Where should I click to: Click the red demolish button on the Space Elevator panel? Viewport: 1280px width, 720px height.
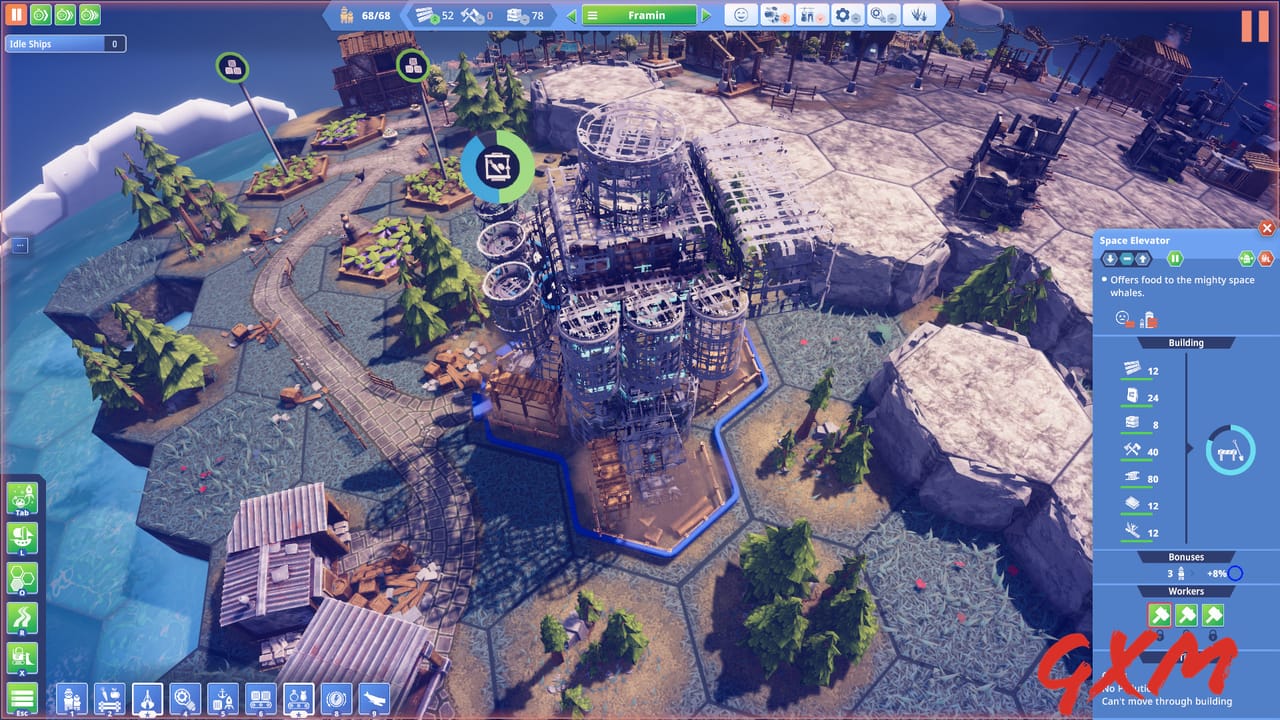click(1264, 258)
